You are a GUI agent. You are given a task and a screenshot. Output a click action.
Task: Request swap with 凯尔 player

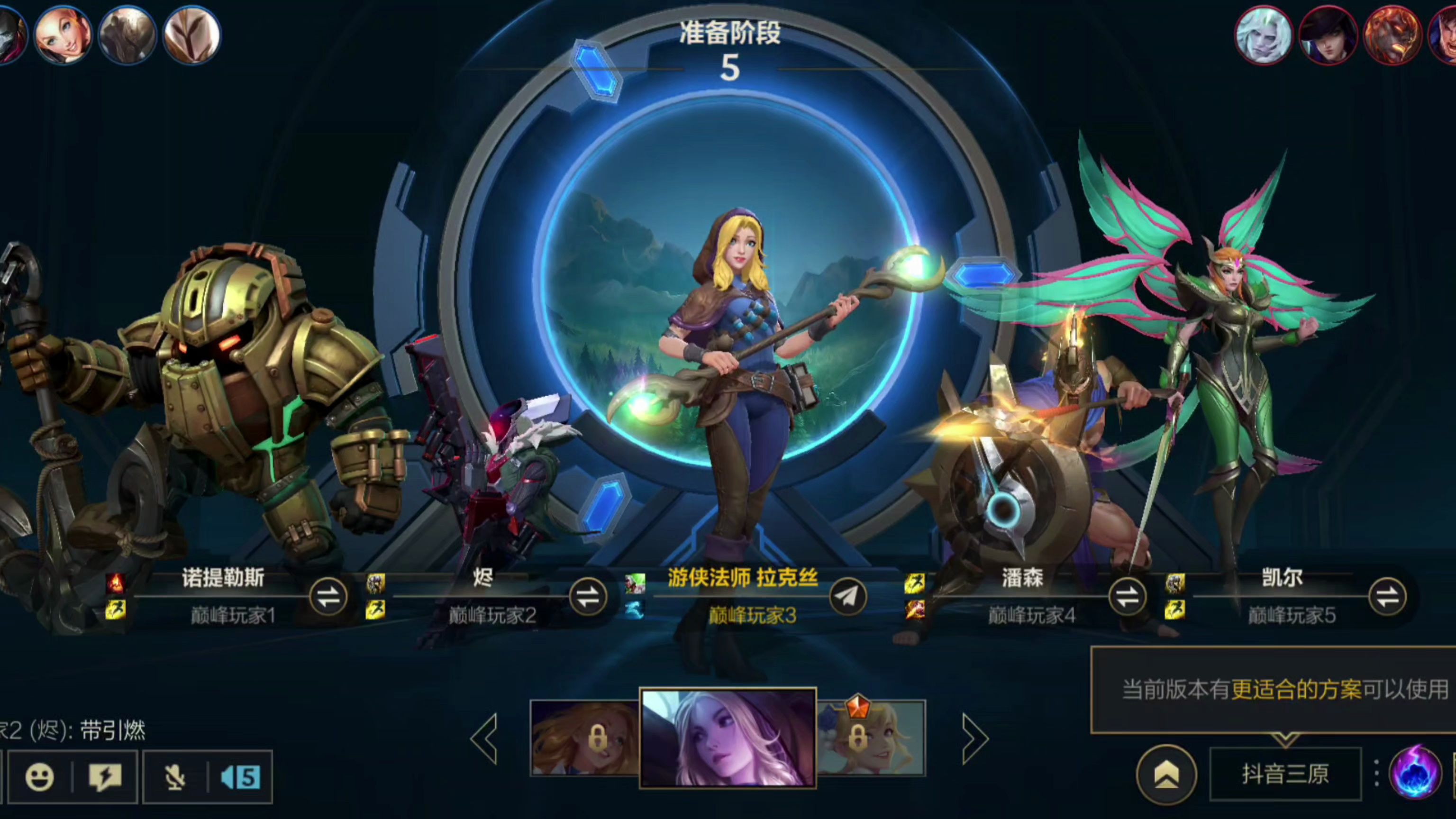pyautogui.click(x=1386, y=597)
